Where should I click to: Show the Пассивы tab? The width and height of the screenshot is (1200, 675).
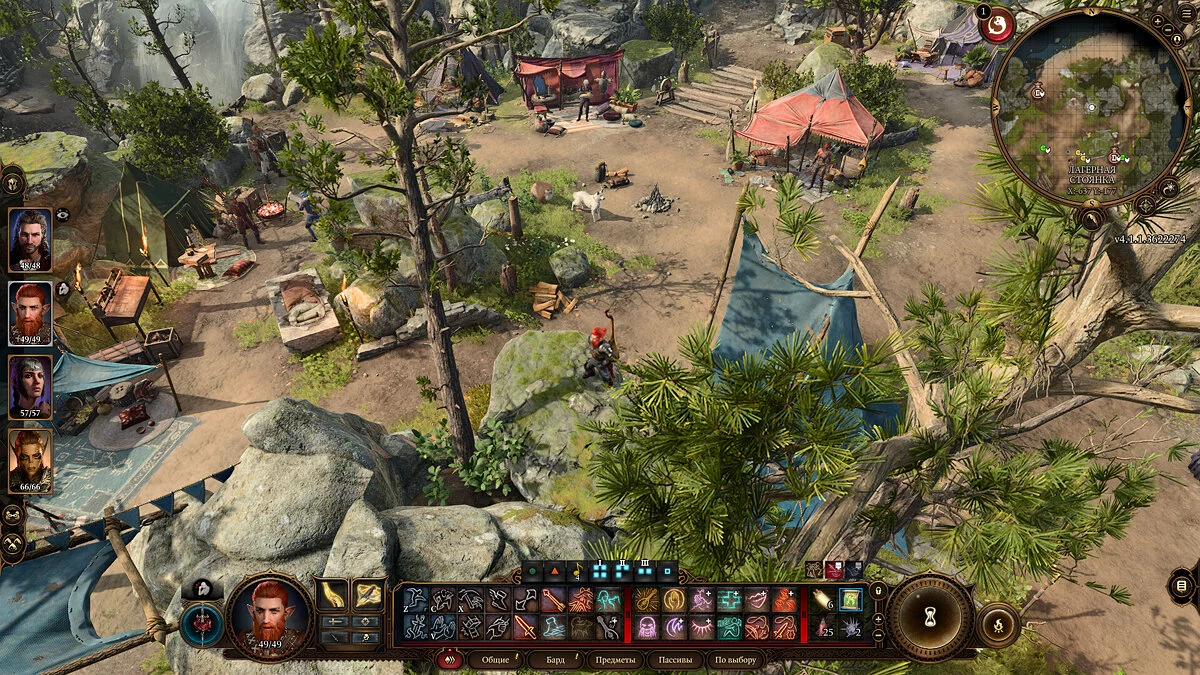coord(674,660)
